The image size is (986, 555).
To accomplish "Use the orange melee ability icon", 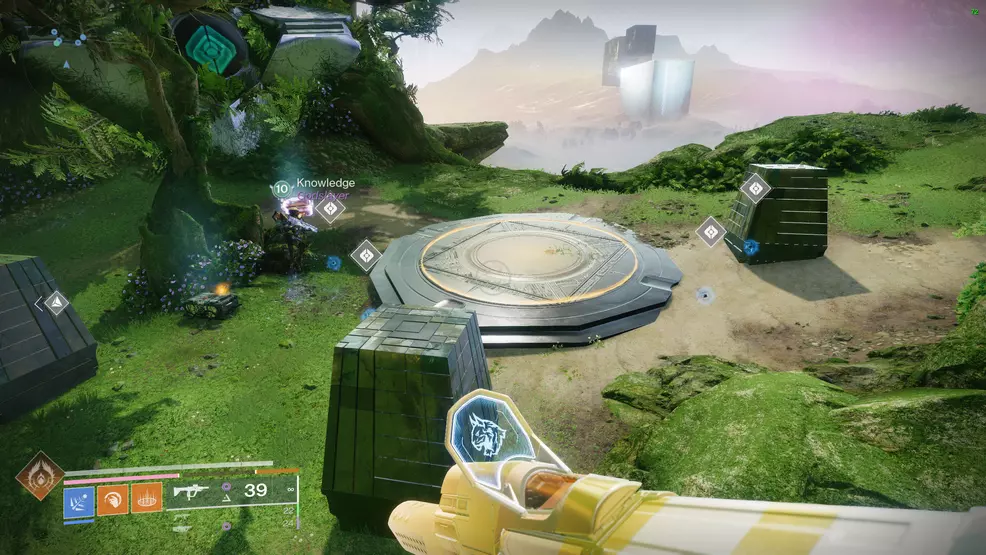I will 112,499.
